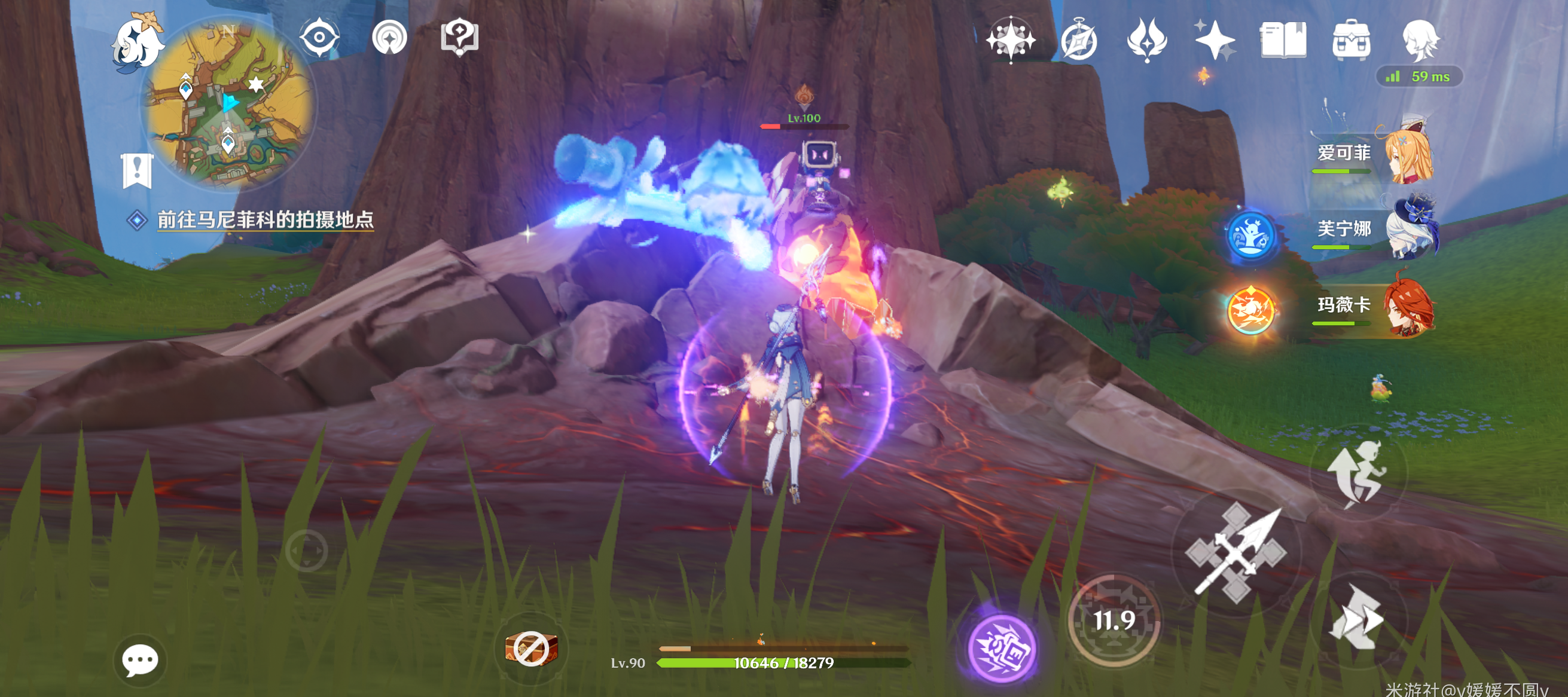Open the wish star icon

click(x=1011, y=39)
